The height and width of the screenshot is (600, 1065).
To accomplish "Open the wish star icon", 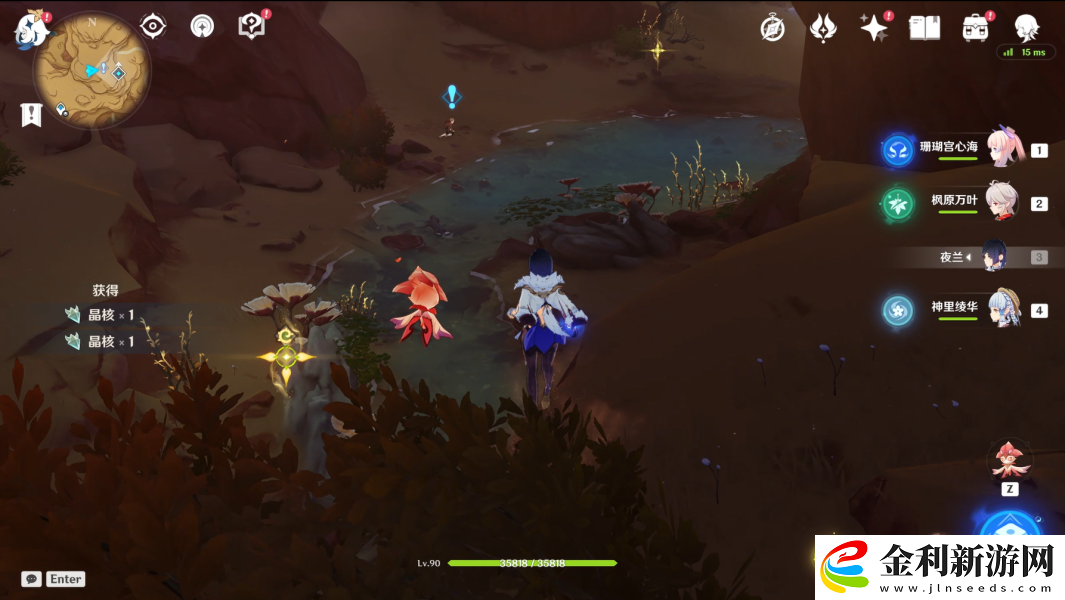I will tap(874, 28).
